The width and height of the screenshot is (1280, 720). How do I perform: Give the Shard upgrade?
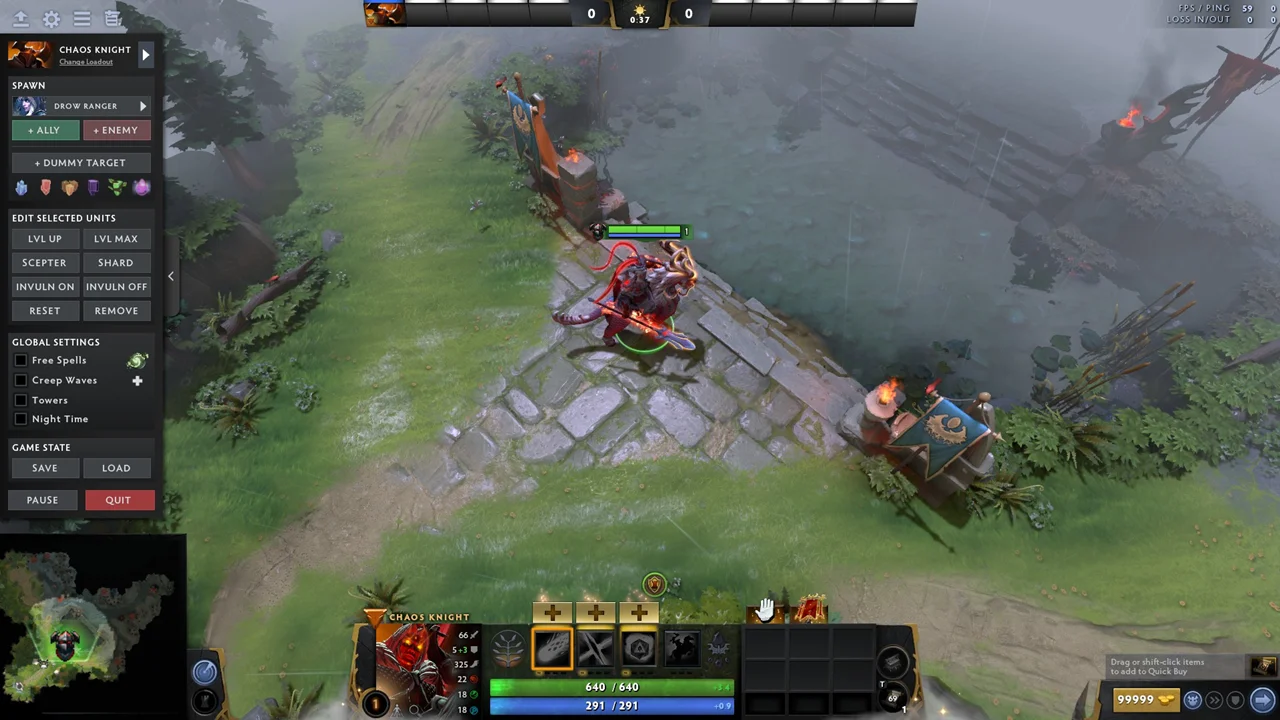click(x=116, y=263)
